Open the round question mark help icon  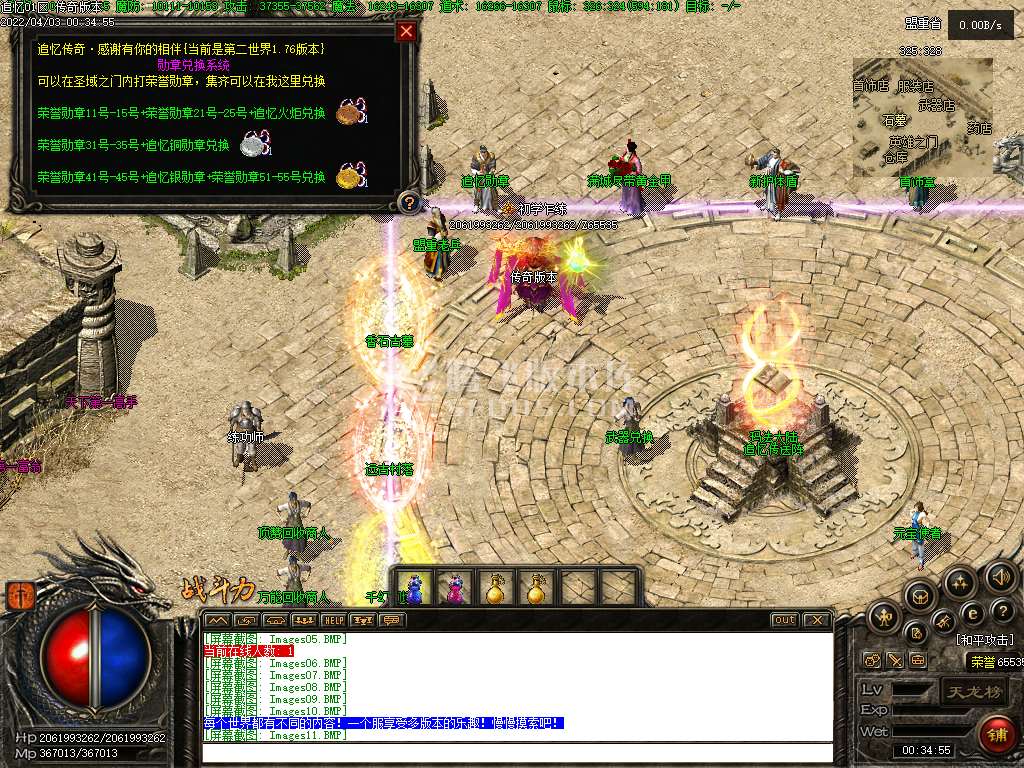pos(1001,609)
